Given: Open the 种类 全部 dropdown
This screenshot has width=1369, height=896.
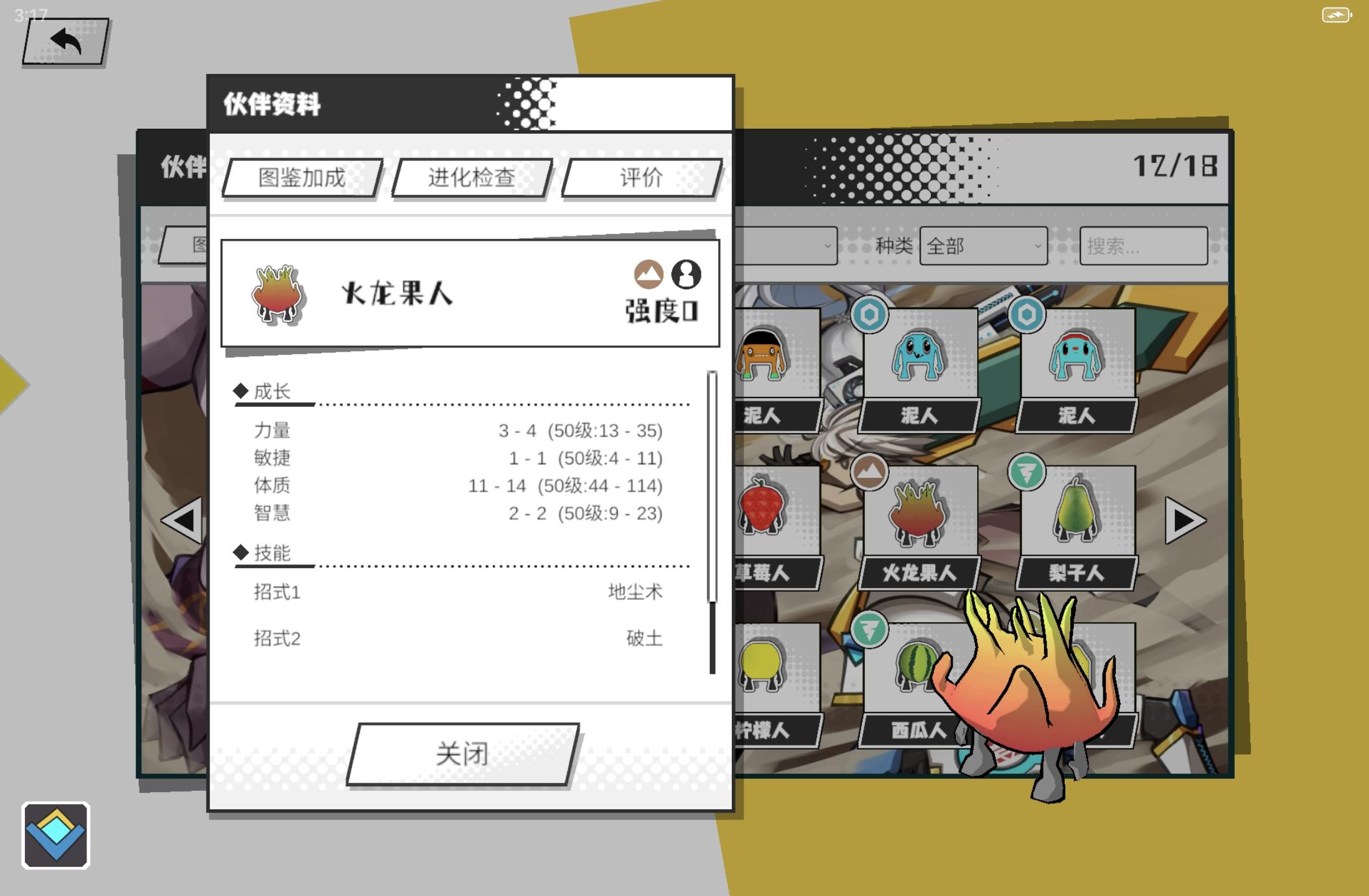Looking at the screenshot, I should coord(983,246).
